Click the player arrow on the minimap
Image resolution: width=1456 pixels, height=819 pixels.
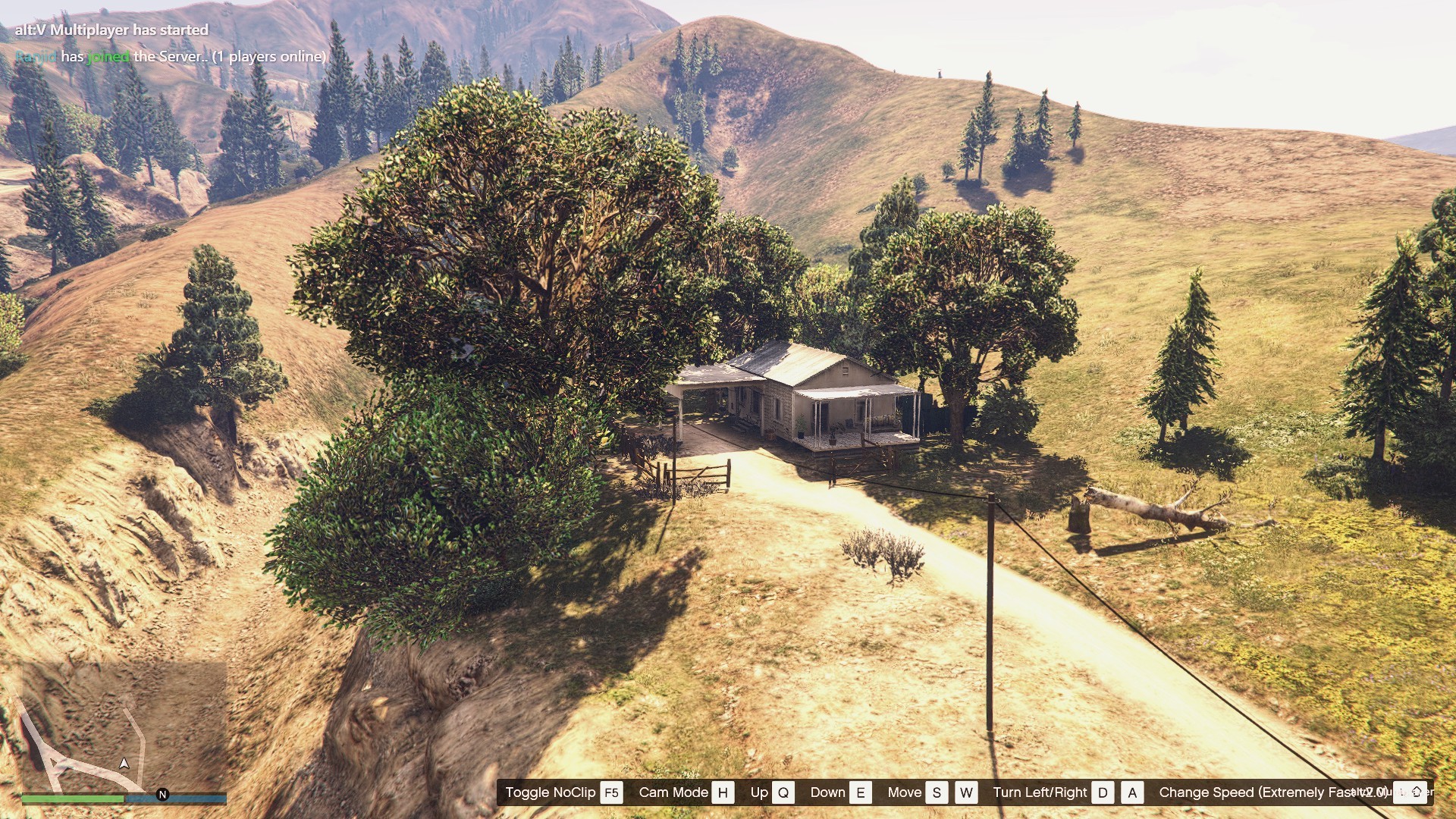click(x=124, y=763)
